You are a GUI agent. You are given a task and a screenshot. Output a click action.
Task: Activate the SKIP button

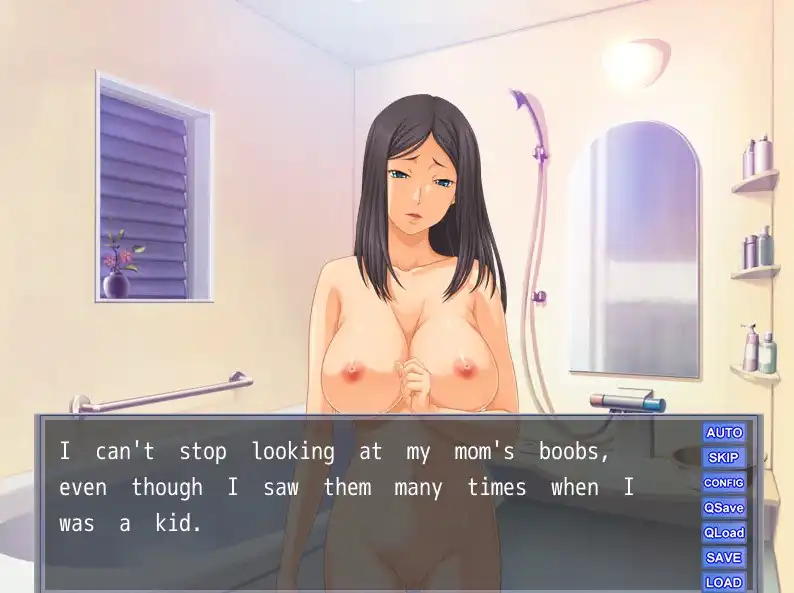724,457
